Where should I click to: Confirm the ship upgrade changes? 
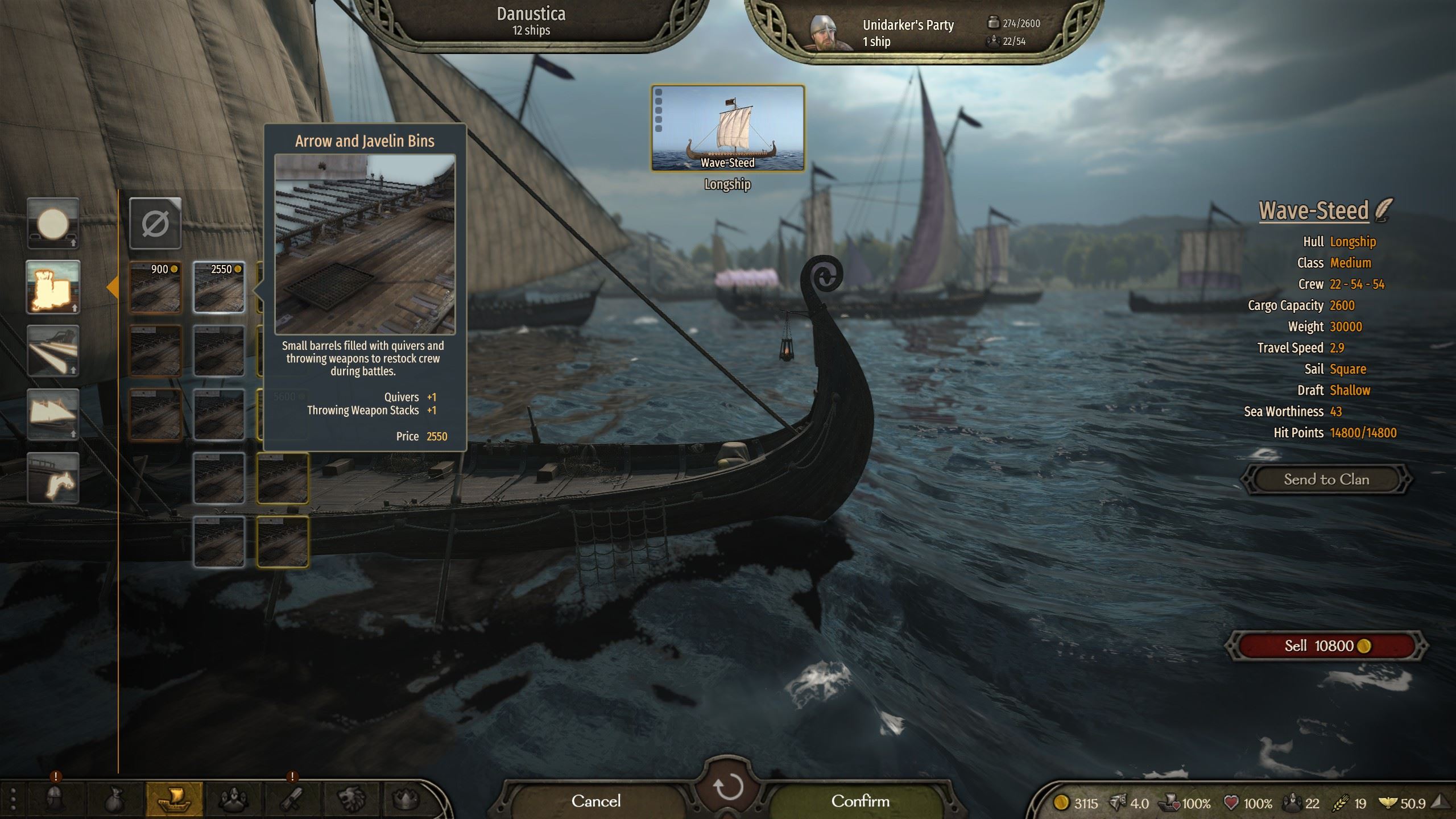click(x=860, y=801)
